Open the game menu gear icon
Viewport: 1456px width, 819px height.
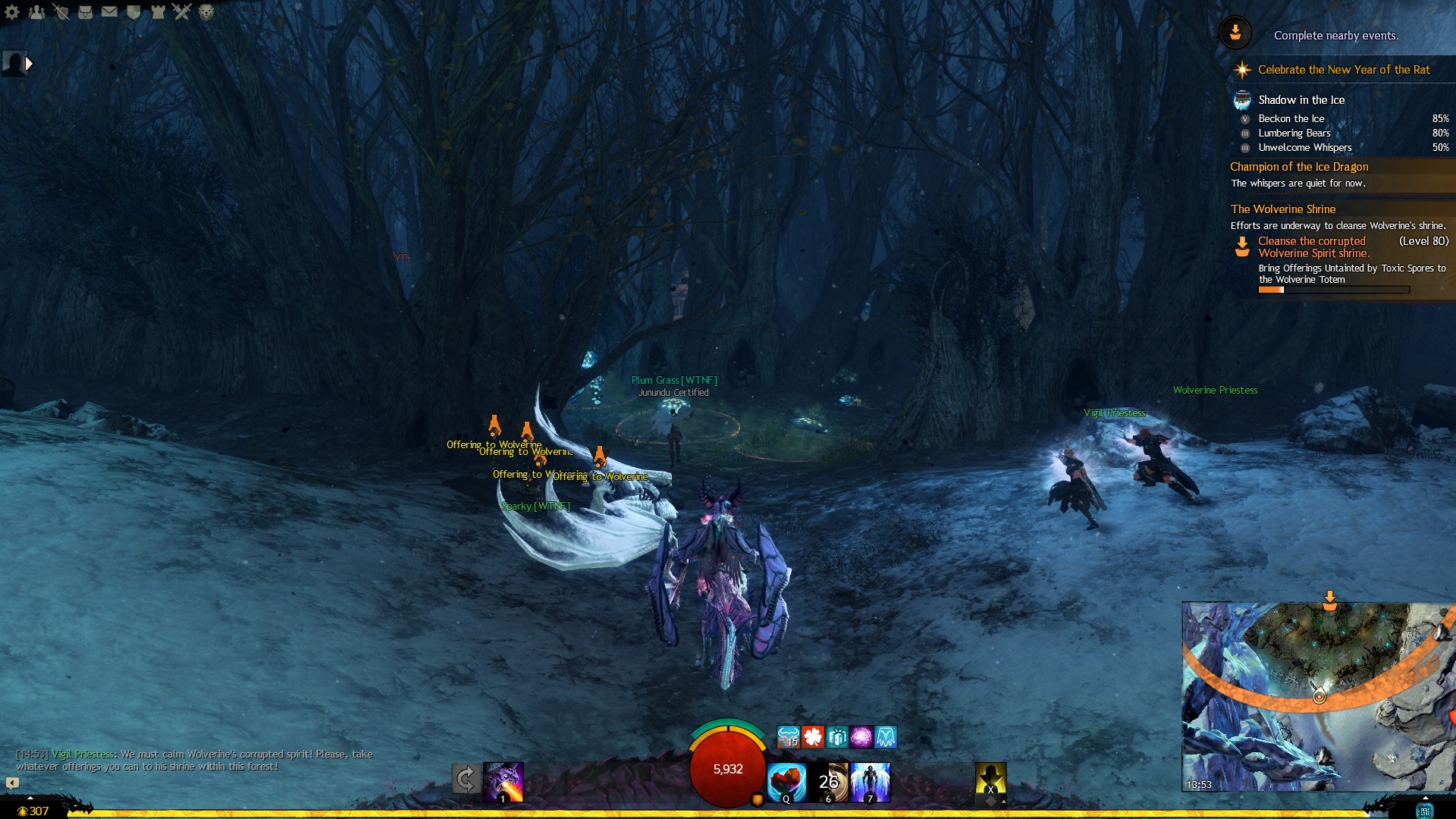pos(12,12)
